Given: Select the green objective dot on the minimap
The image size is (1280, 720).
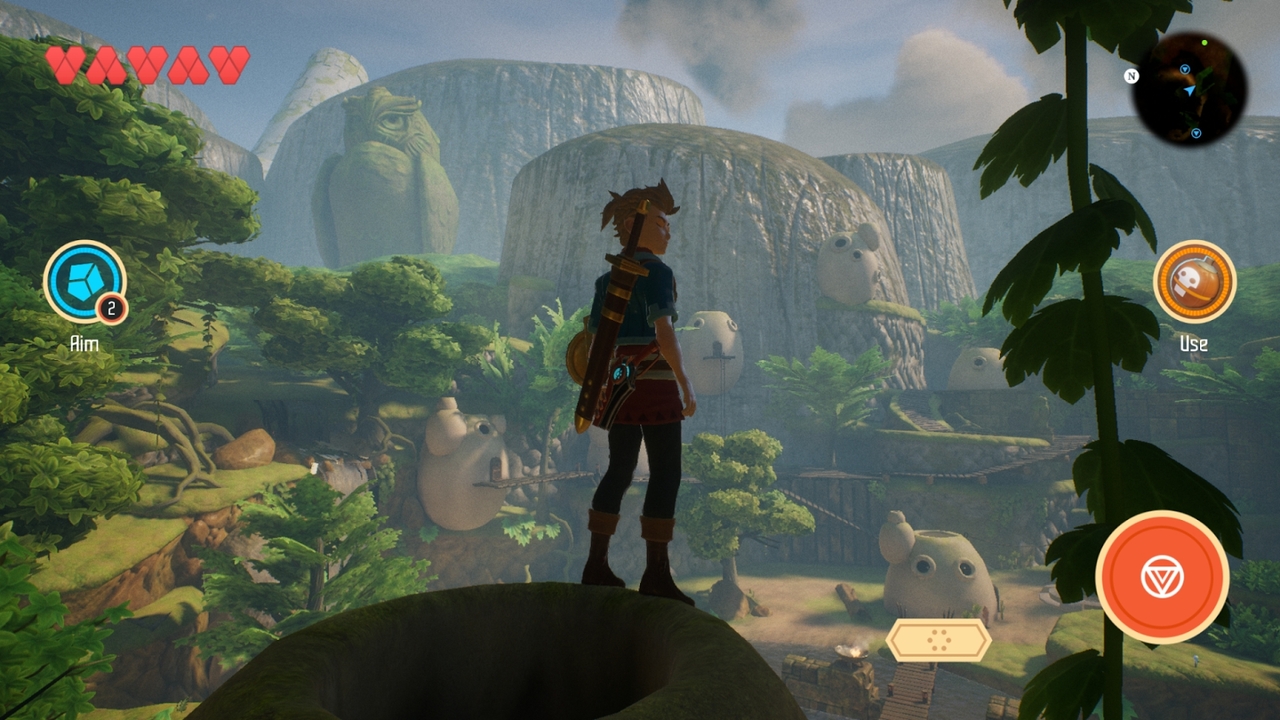Looking at the screenshot, I should click(1205, 42).
